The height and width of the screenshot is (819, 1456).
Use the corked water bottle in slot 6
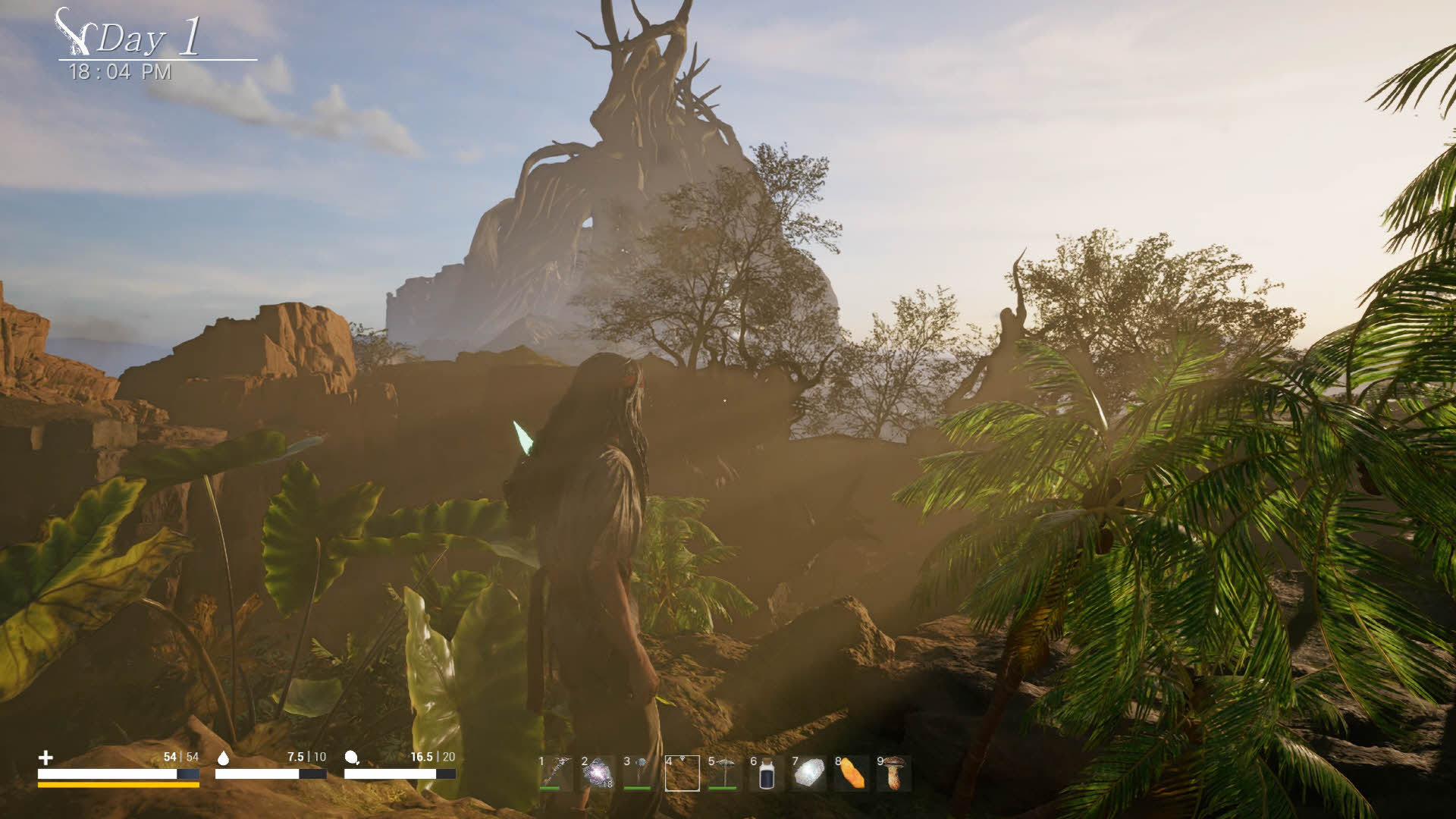tap(767, 774)
